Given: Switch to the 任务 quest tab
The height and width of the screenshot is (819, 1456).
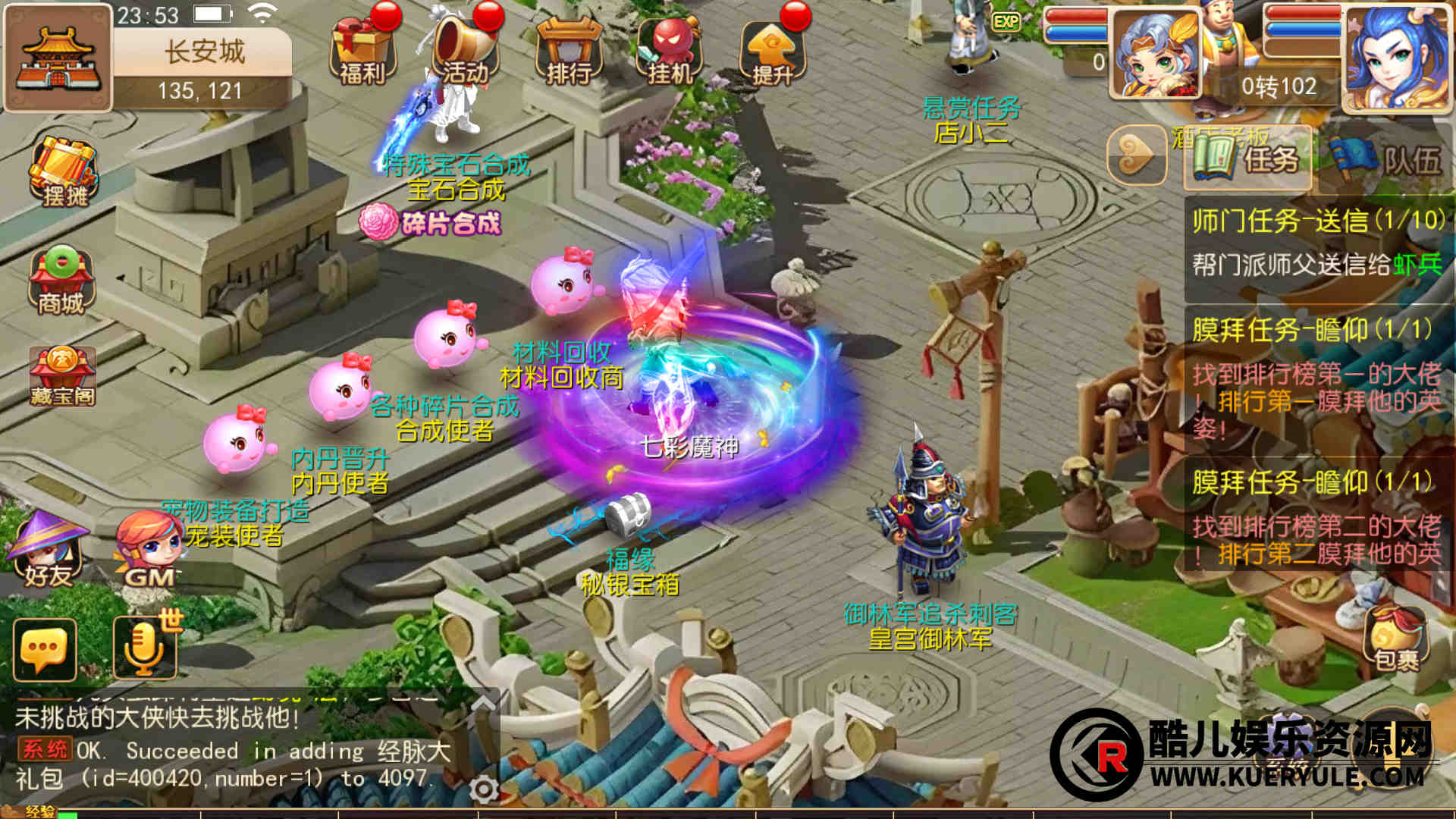Looking at the screenshot, I should pos(1247,158).
